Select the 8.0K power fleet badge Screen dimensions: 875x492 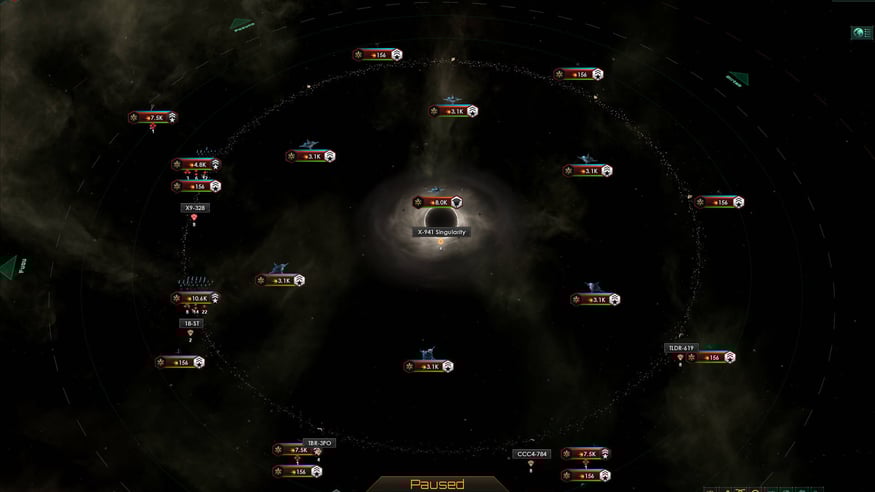[438, 202]
